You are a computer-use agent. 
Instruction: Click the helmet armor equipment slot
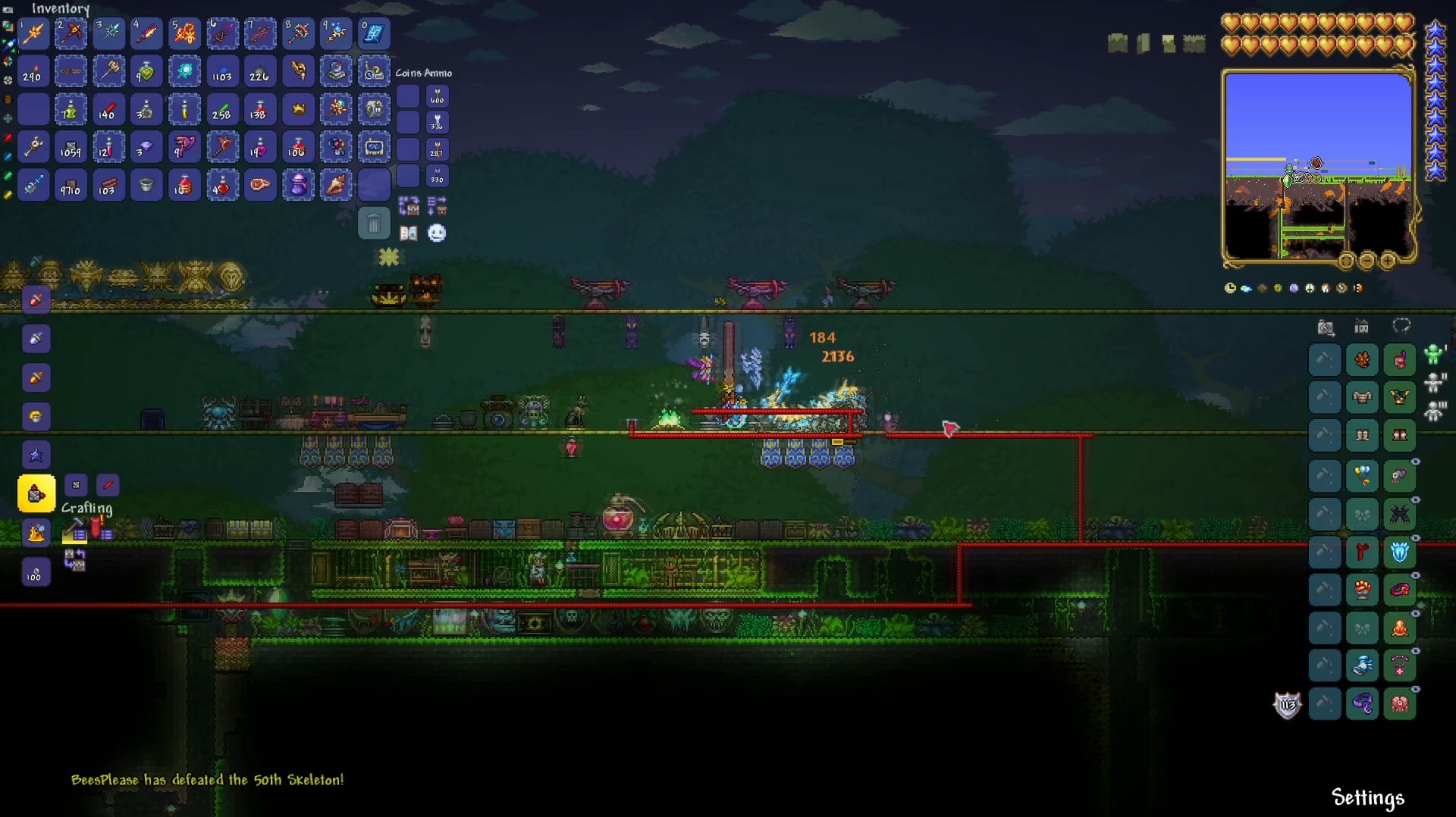(1400, 359)
